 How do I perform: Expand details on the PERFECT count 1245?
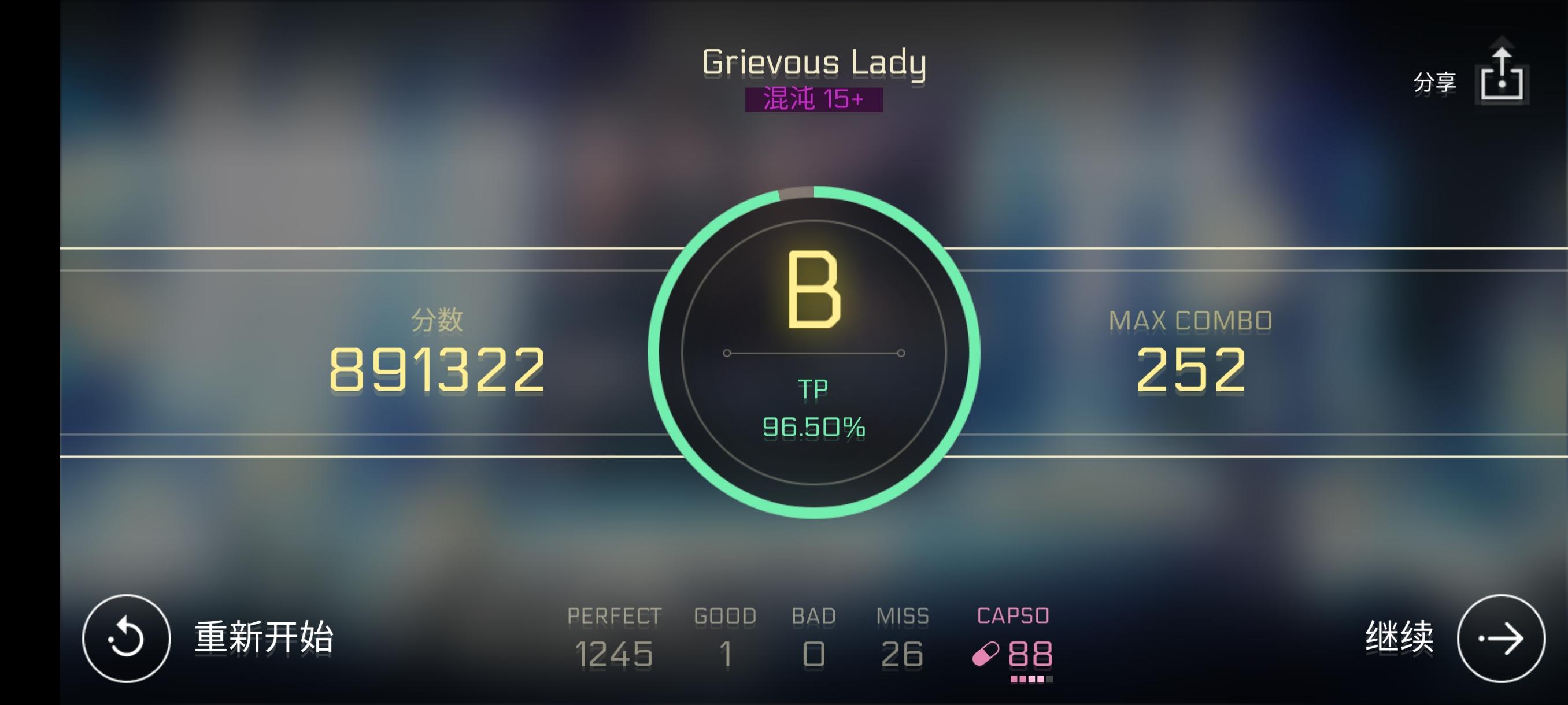click(x=614, y=654)
